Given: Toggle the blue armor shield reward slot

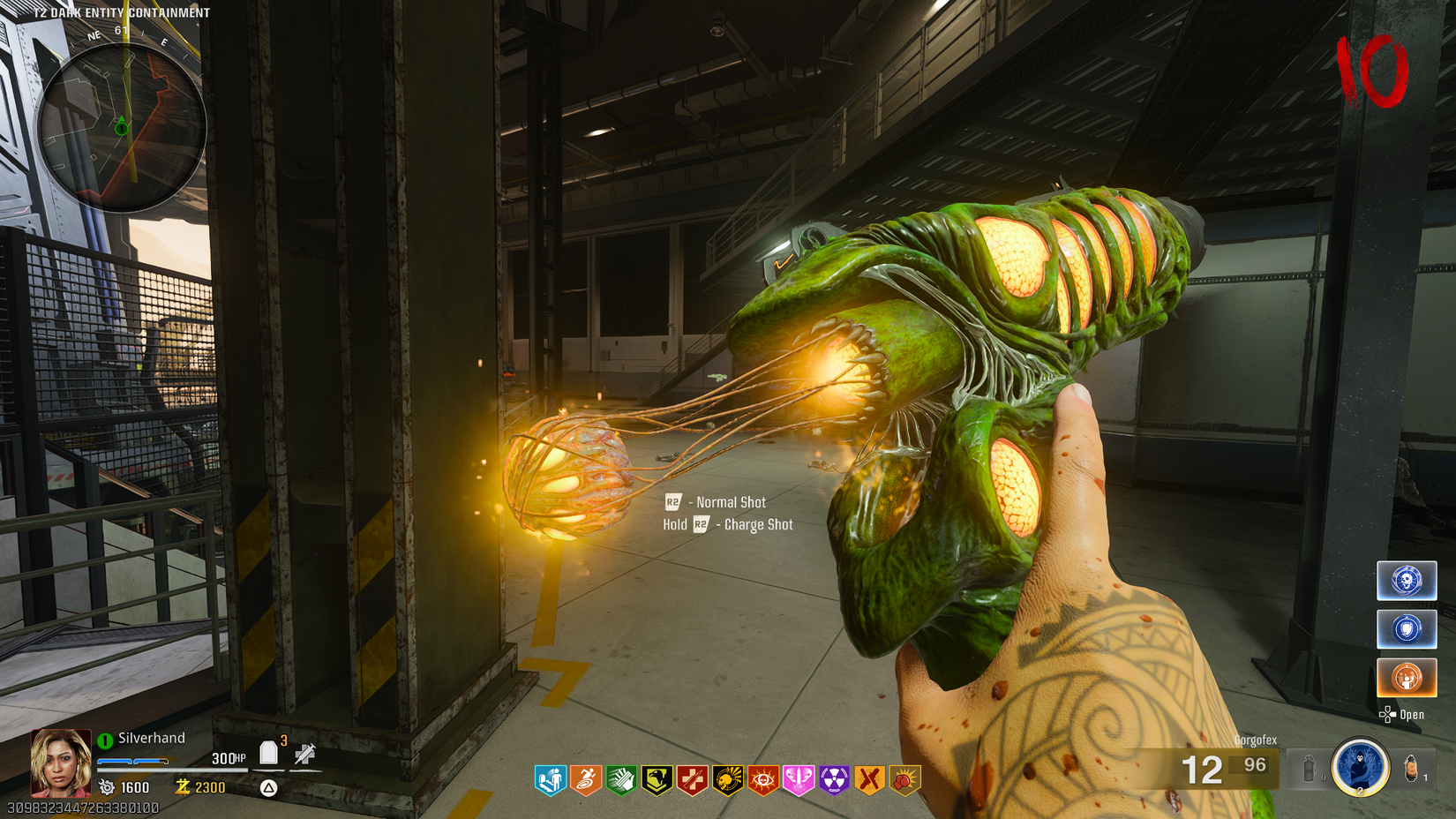Looking at the screenshot, I should click(1407, 629).
